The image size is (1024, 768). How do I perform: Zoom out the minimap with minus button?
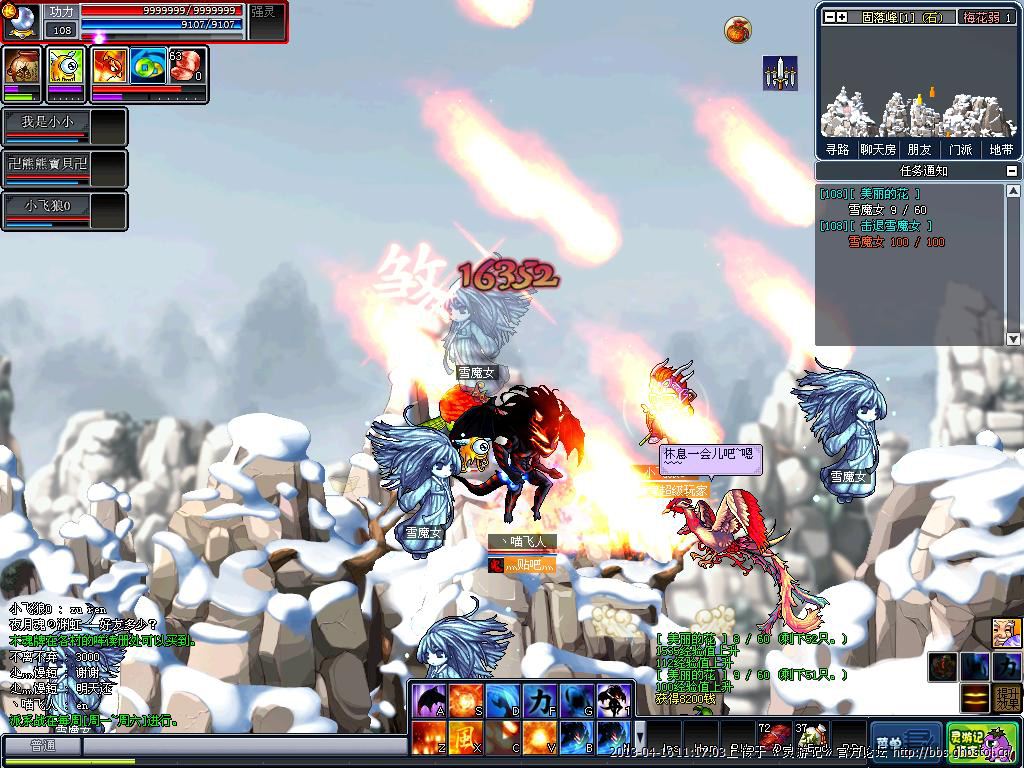[830, 17]
